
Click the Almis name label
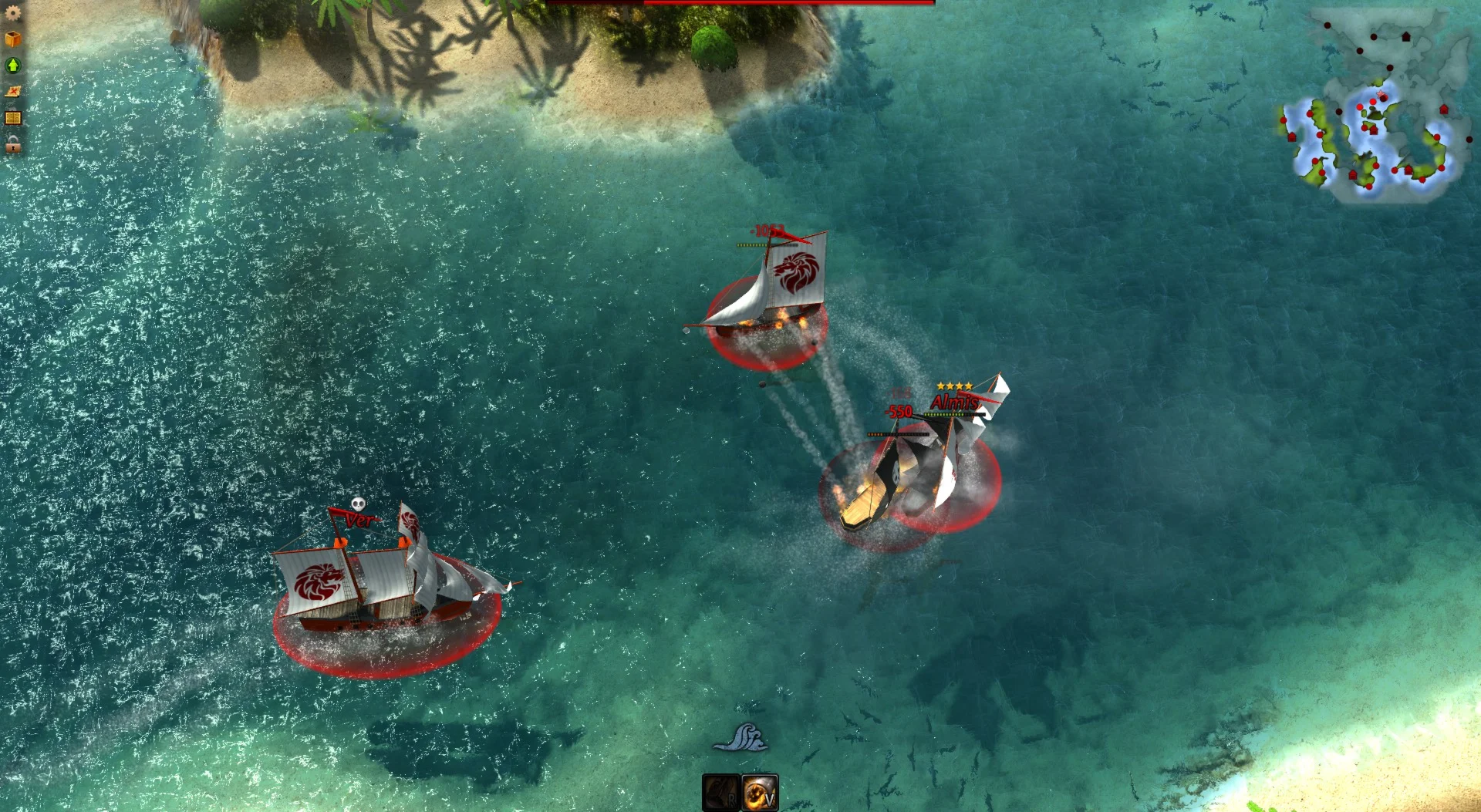pyautogui.click(x=953, y=402)
